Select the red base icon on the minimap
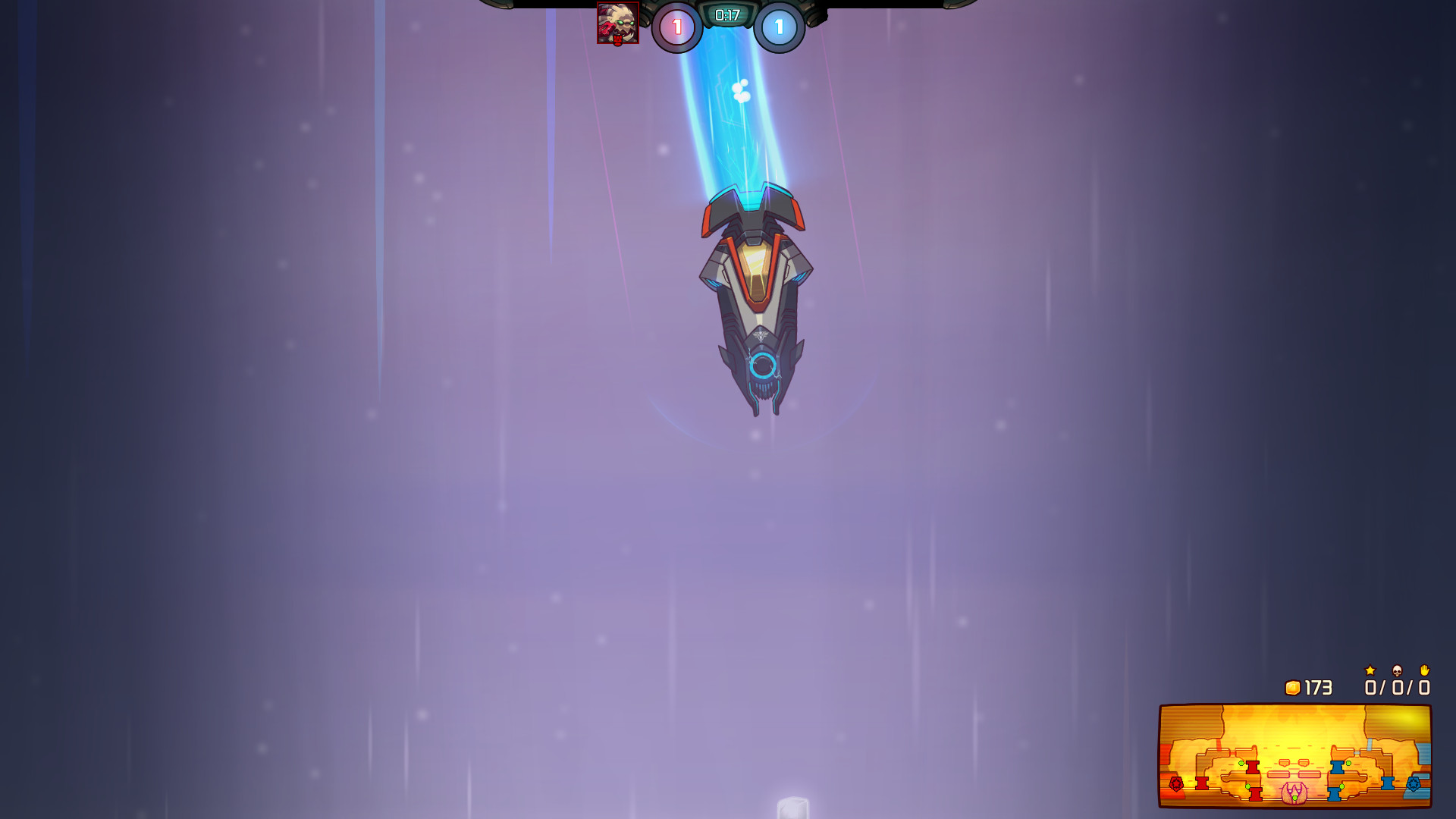Screen dimensions: 1456x819 (1176, 785)
